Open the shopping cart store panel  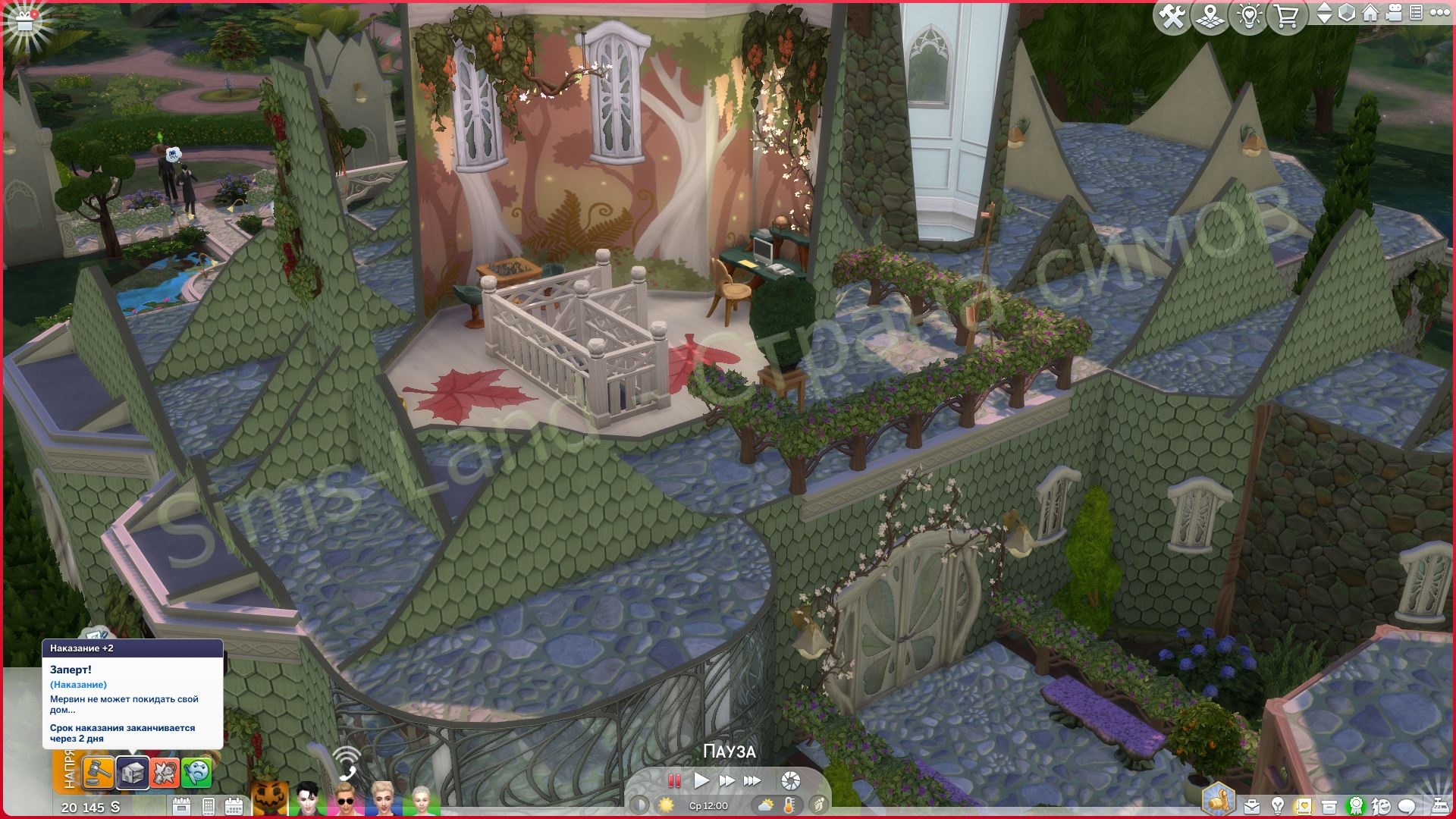[x=1286, y=17]
